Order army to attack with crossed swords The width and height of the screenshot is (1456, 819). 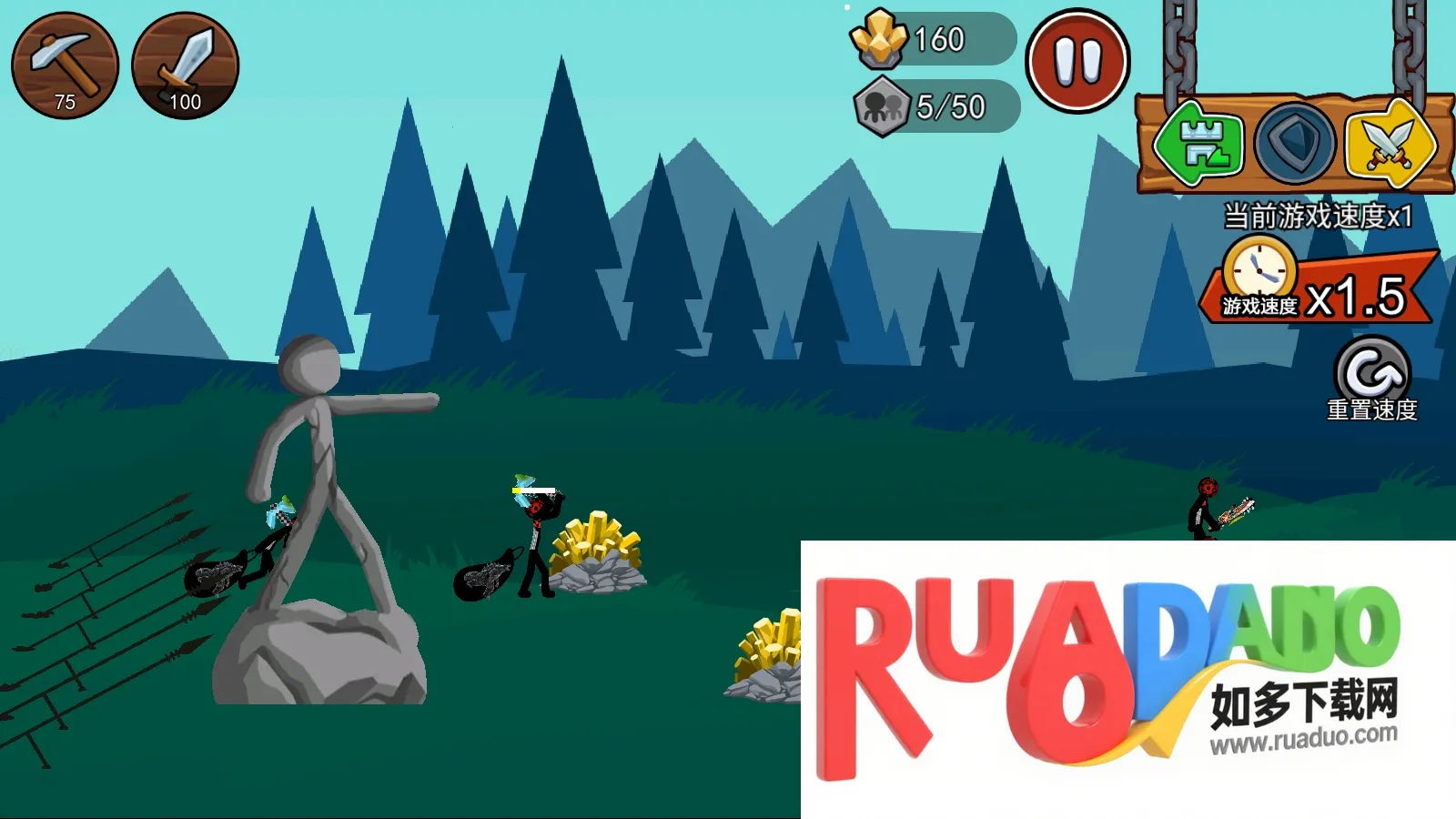[1389, 144]
